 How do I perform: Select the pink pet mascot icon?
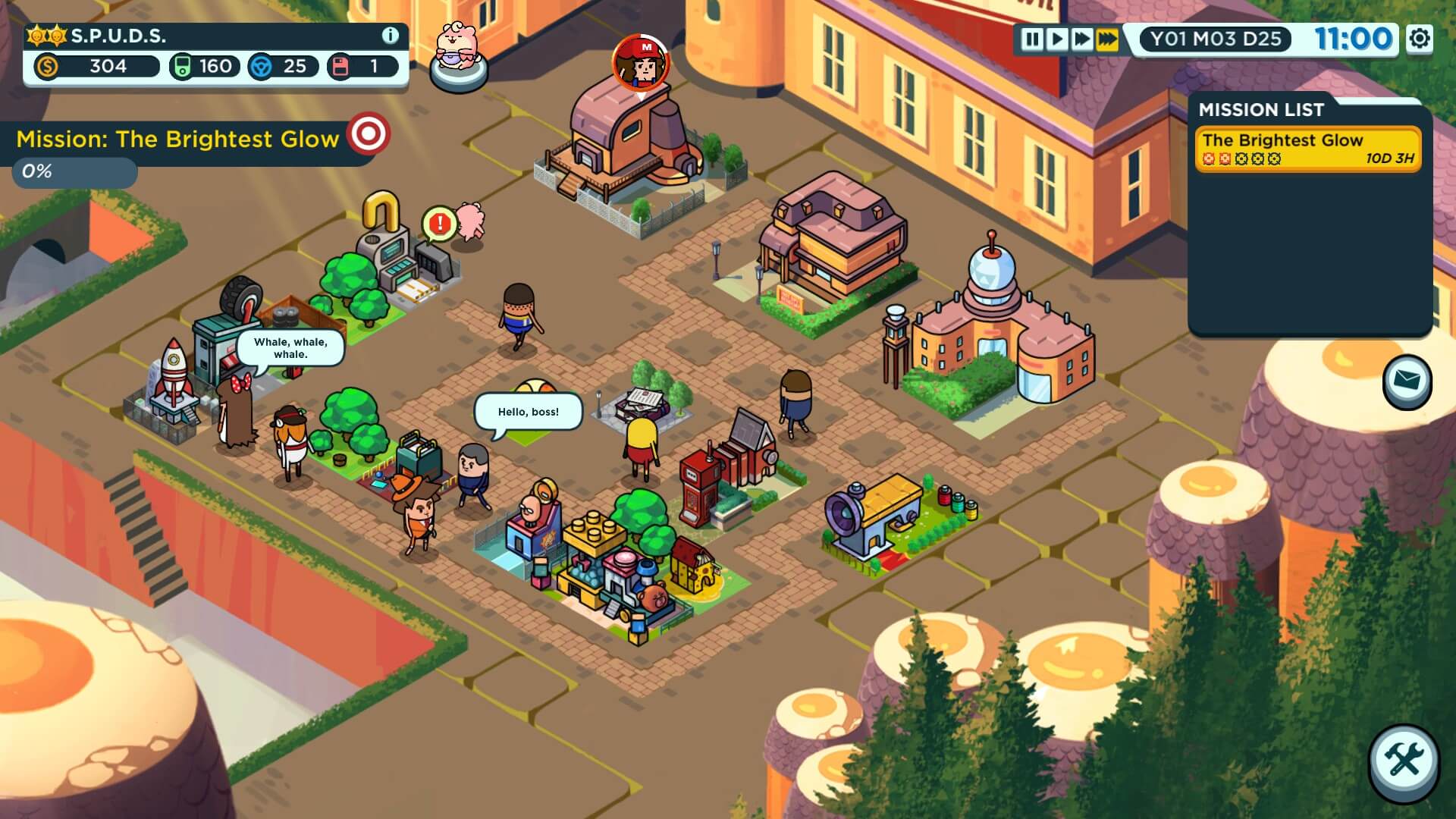(457, 55)
